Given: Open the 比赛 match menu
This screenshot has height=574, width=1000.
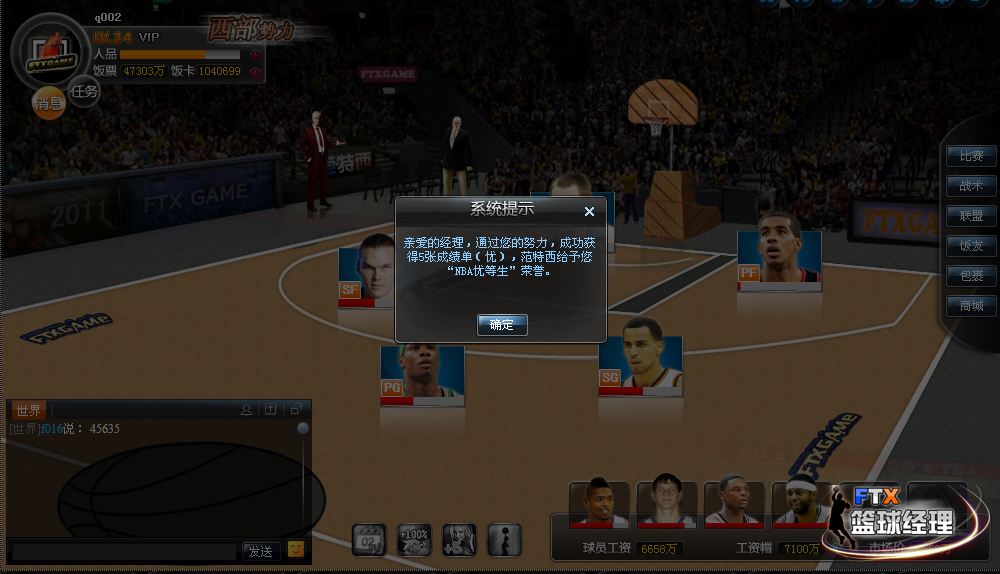Looking at the screenshot, I should 971,156.
